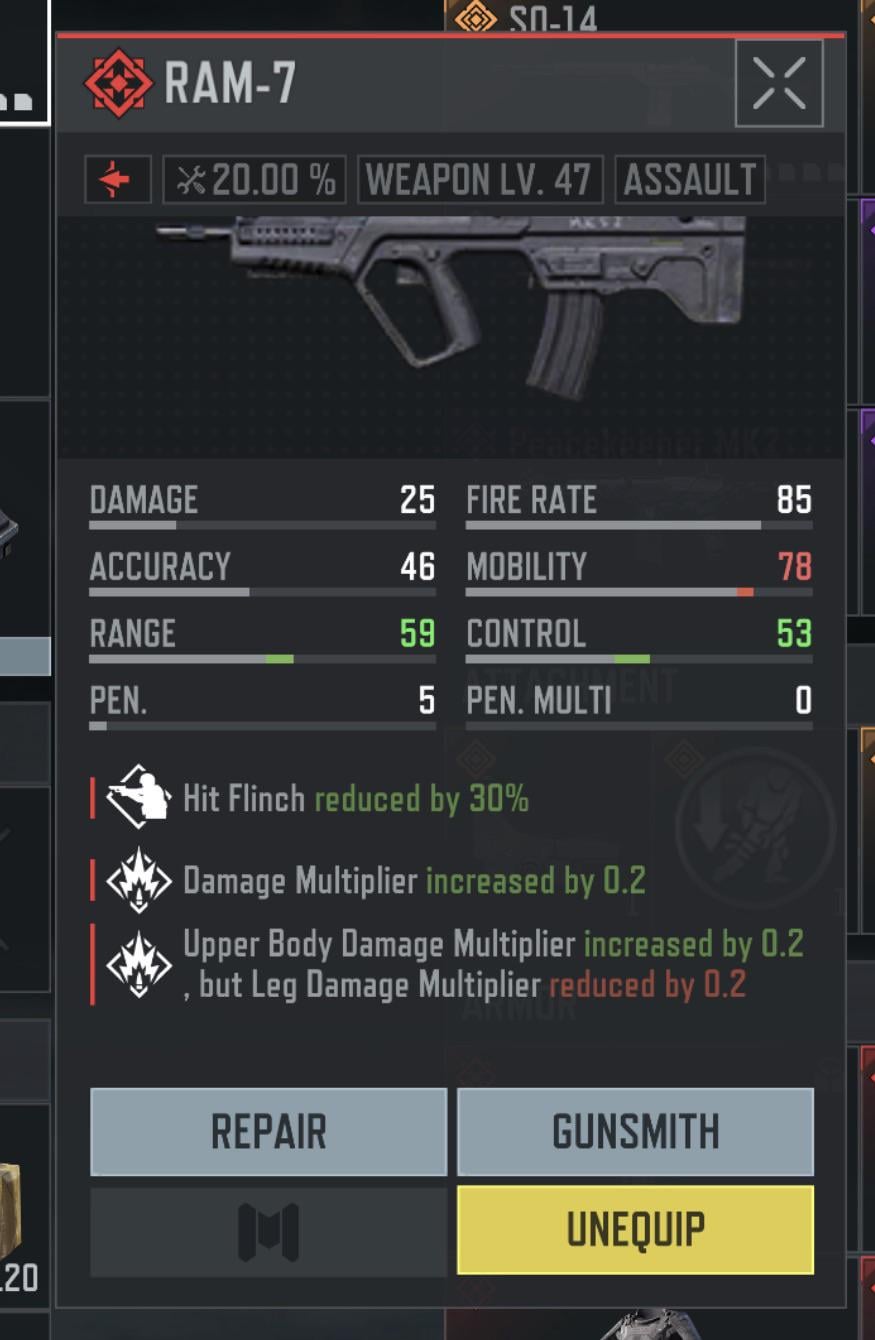This screenshot has height=1340, width=875.
Task: Repair the RAM-7 weapon
Action: pos(268,1131)
